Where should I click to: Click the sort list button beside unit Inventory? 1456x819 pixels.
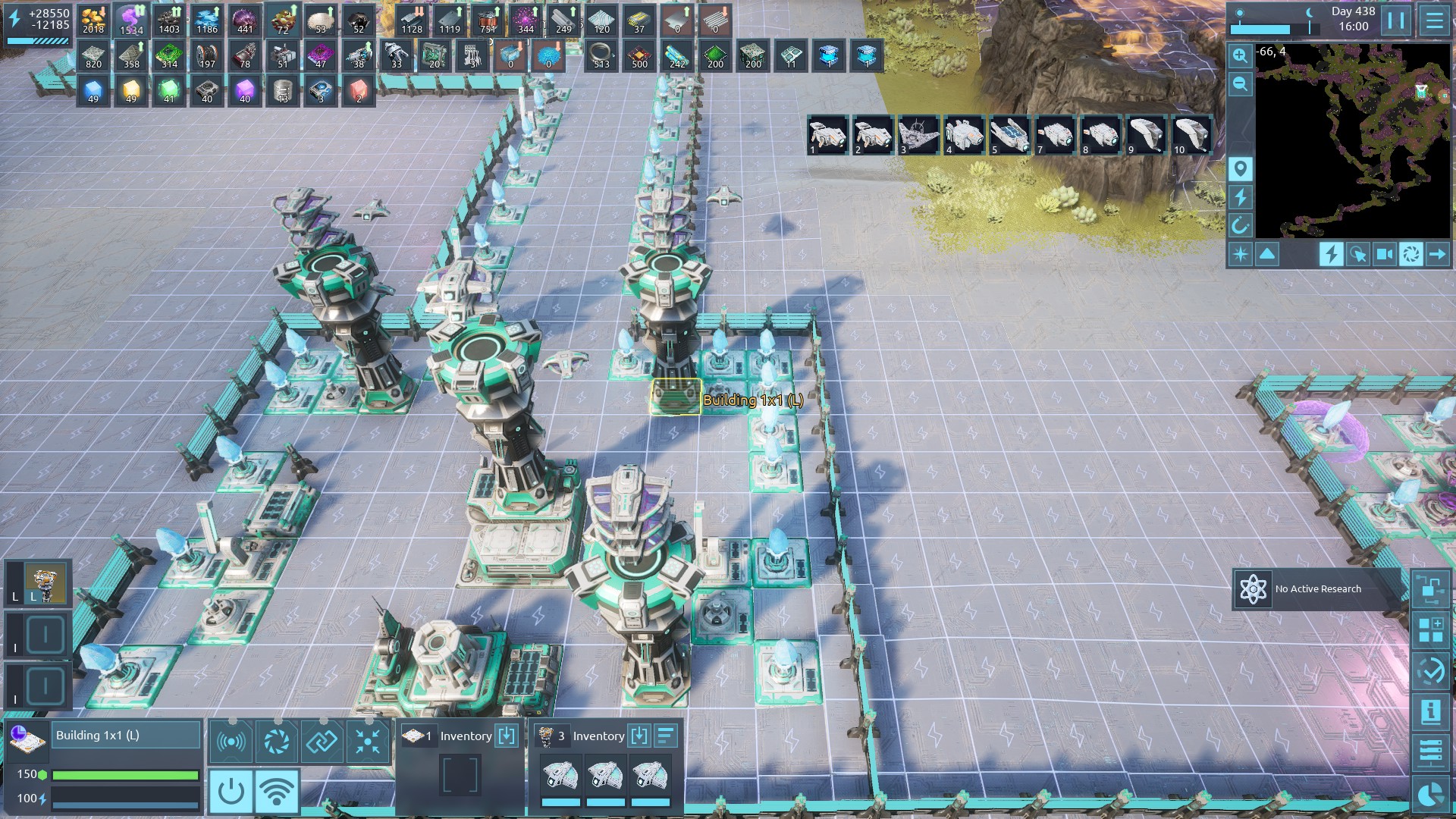coord(665,736)
